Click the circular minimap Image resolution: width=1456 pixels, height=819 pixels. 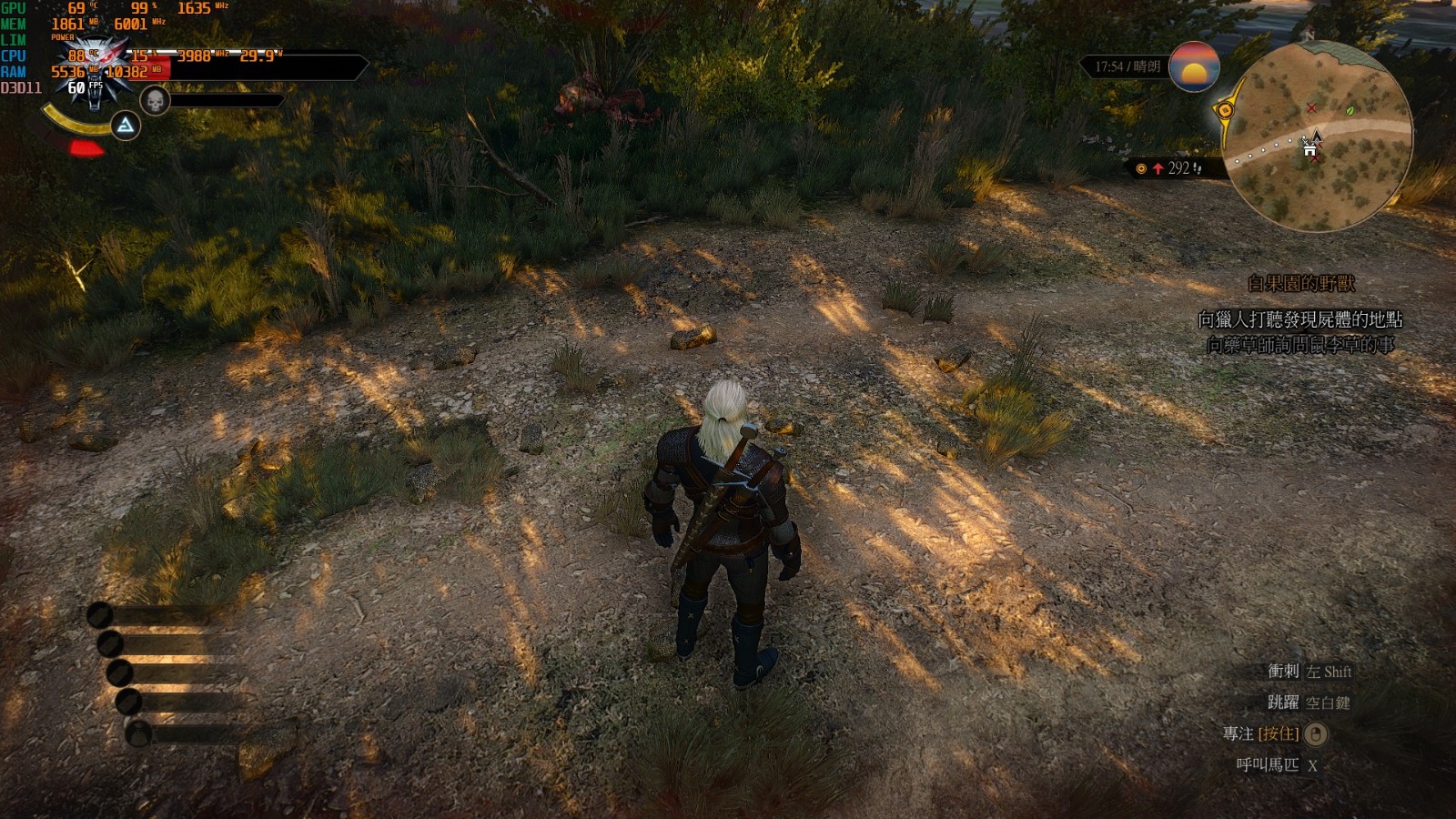[1315, 136]
